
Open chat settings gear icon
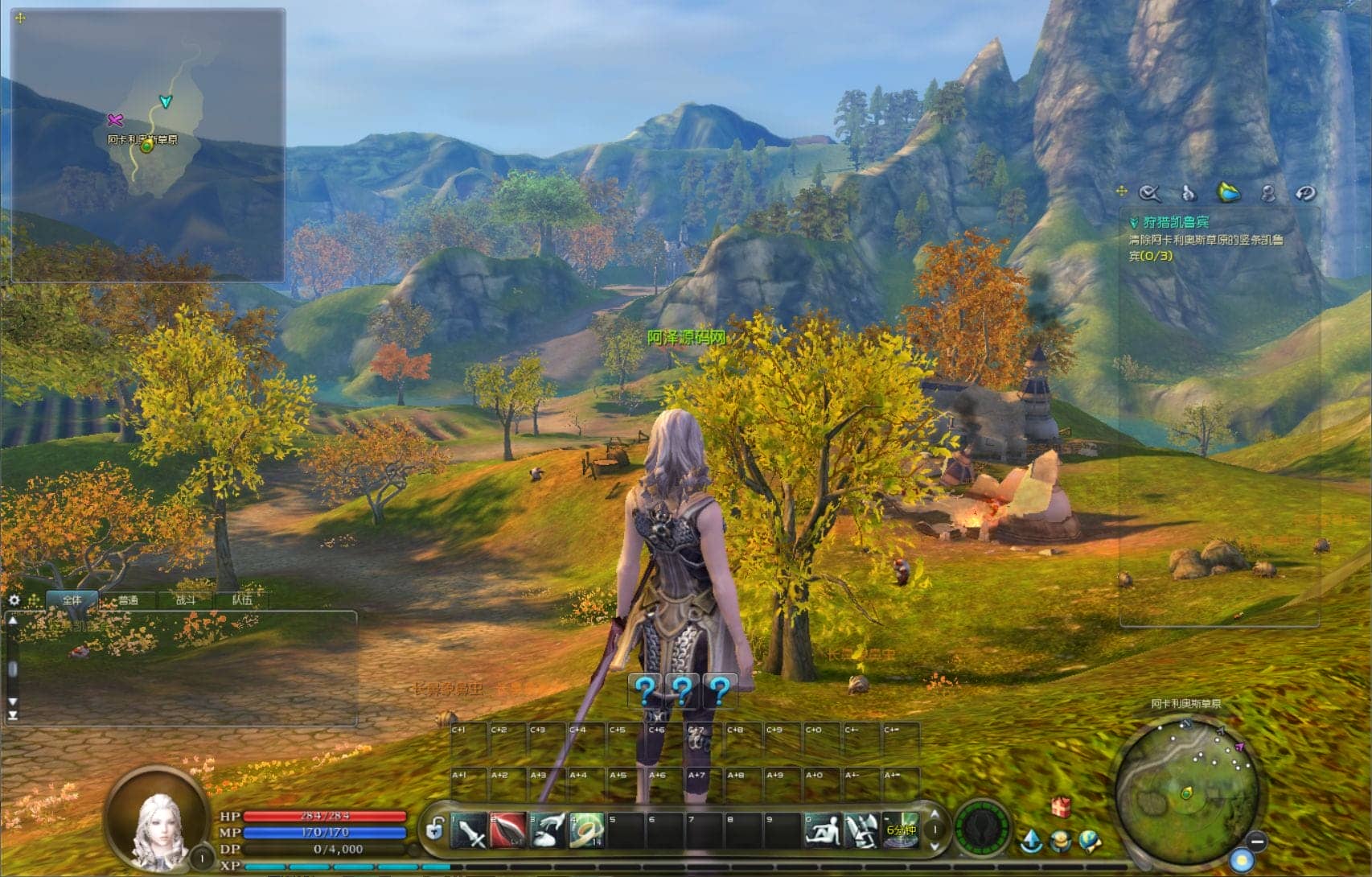click(14, 600)
